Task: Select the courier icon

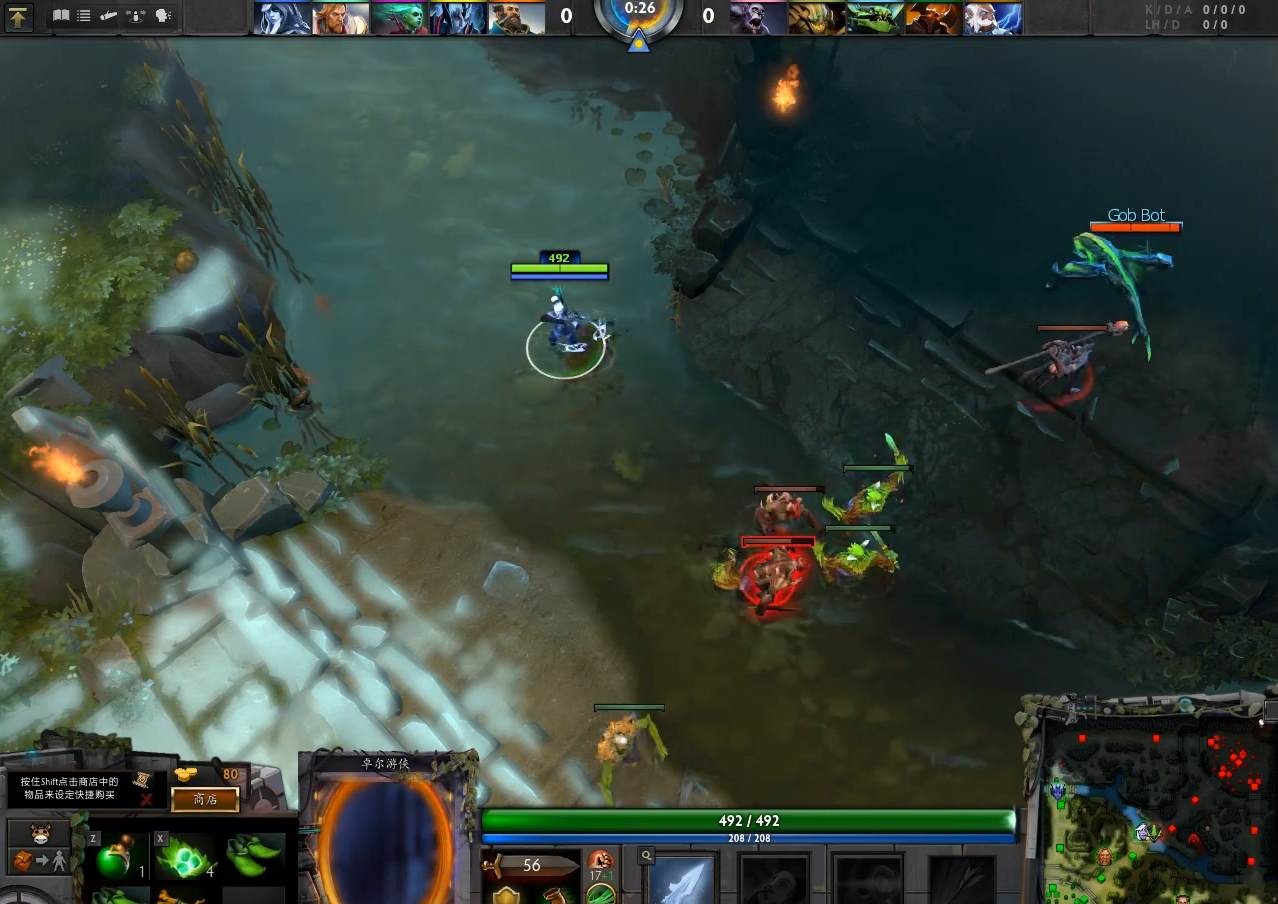Action: 39,832
